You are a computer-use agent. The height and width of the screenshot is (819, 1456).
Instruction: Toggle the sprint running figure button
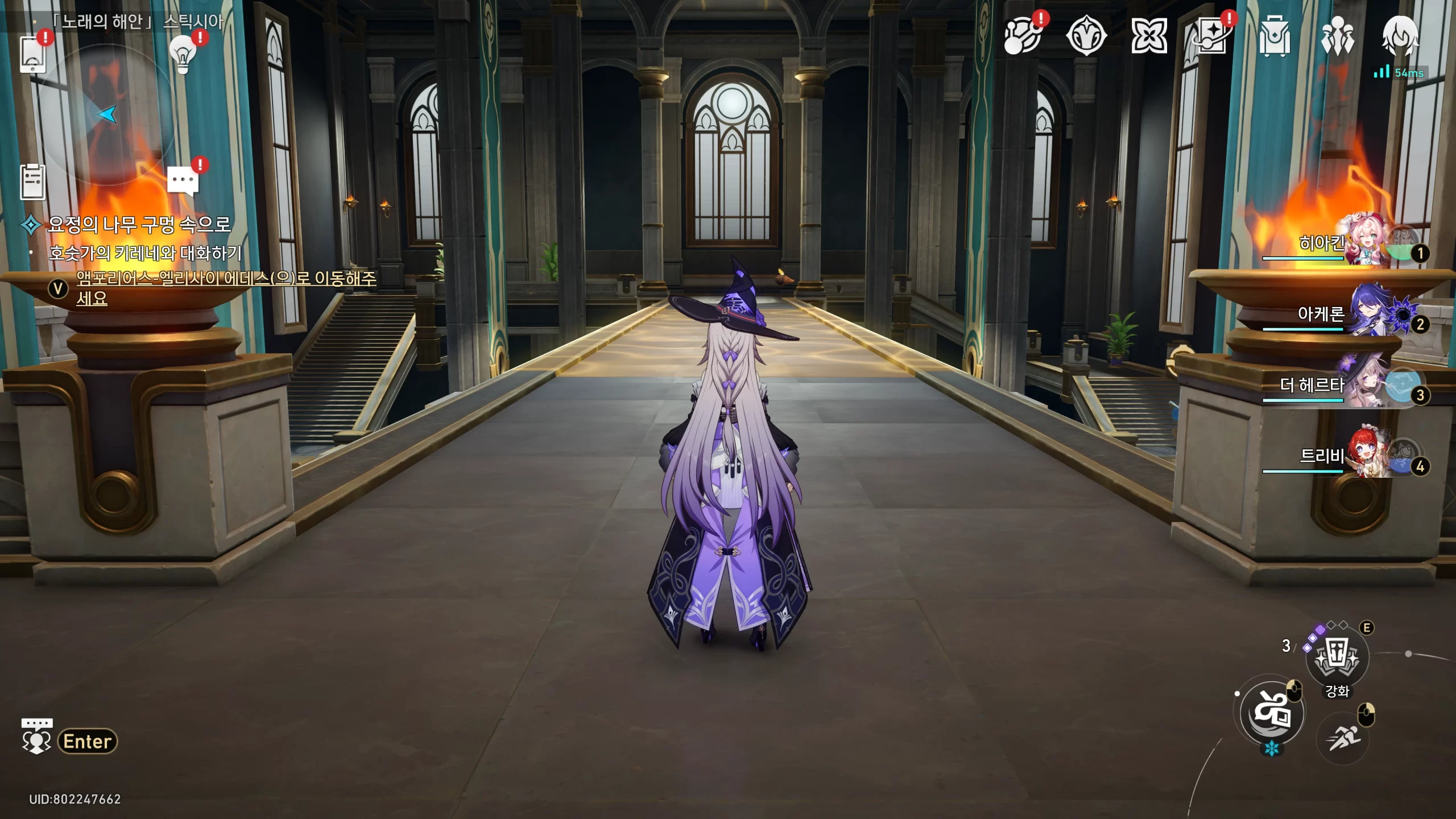pos(1342,738)
